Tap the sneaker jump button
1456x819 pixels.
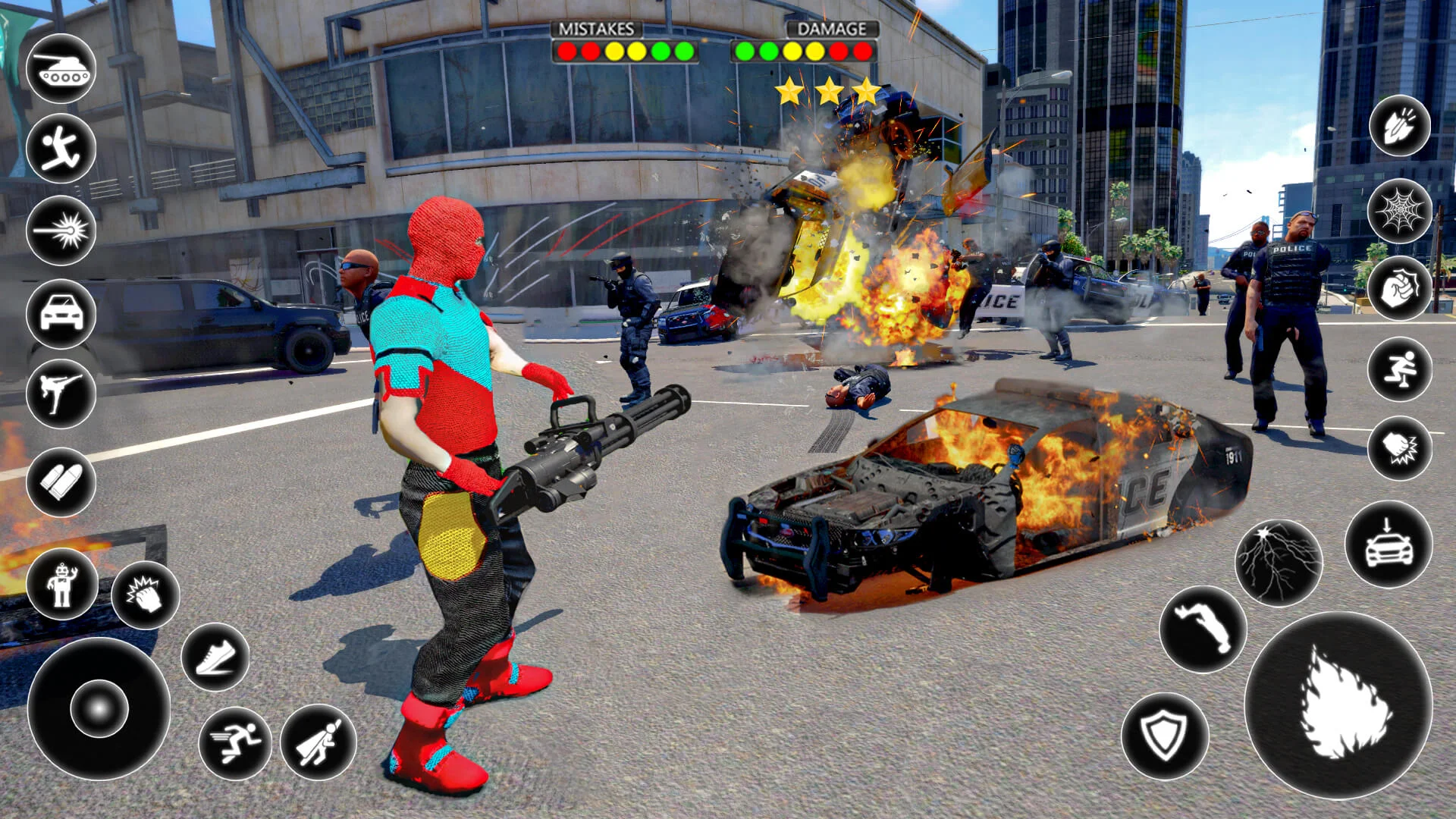[215, 657]
